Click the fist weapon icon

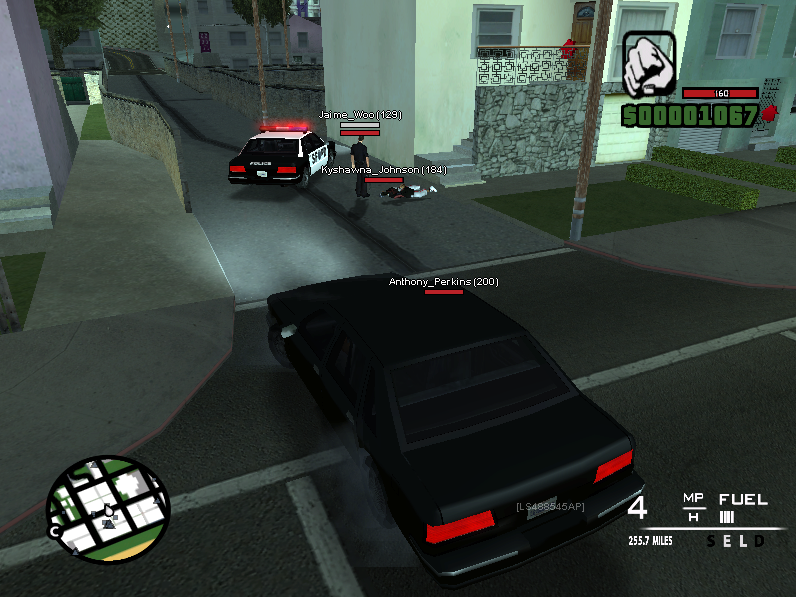pos(649,64)
